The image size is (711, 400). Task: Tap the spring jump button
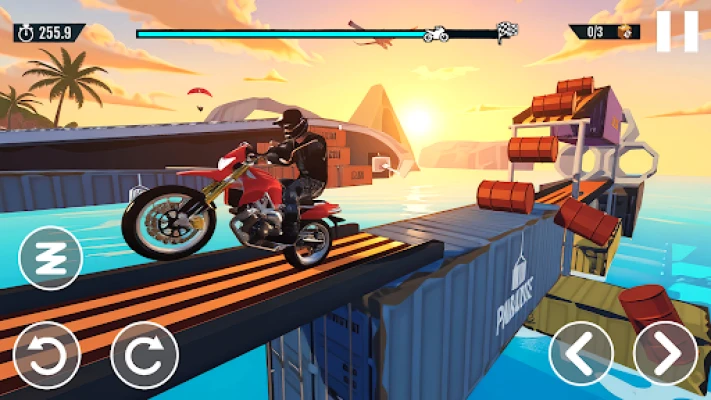tap(50, 259)
